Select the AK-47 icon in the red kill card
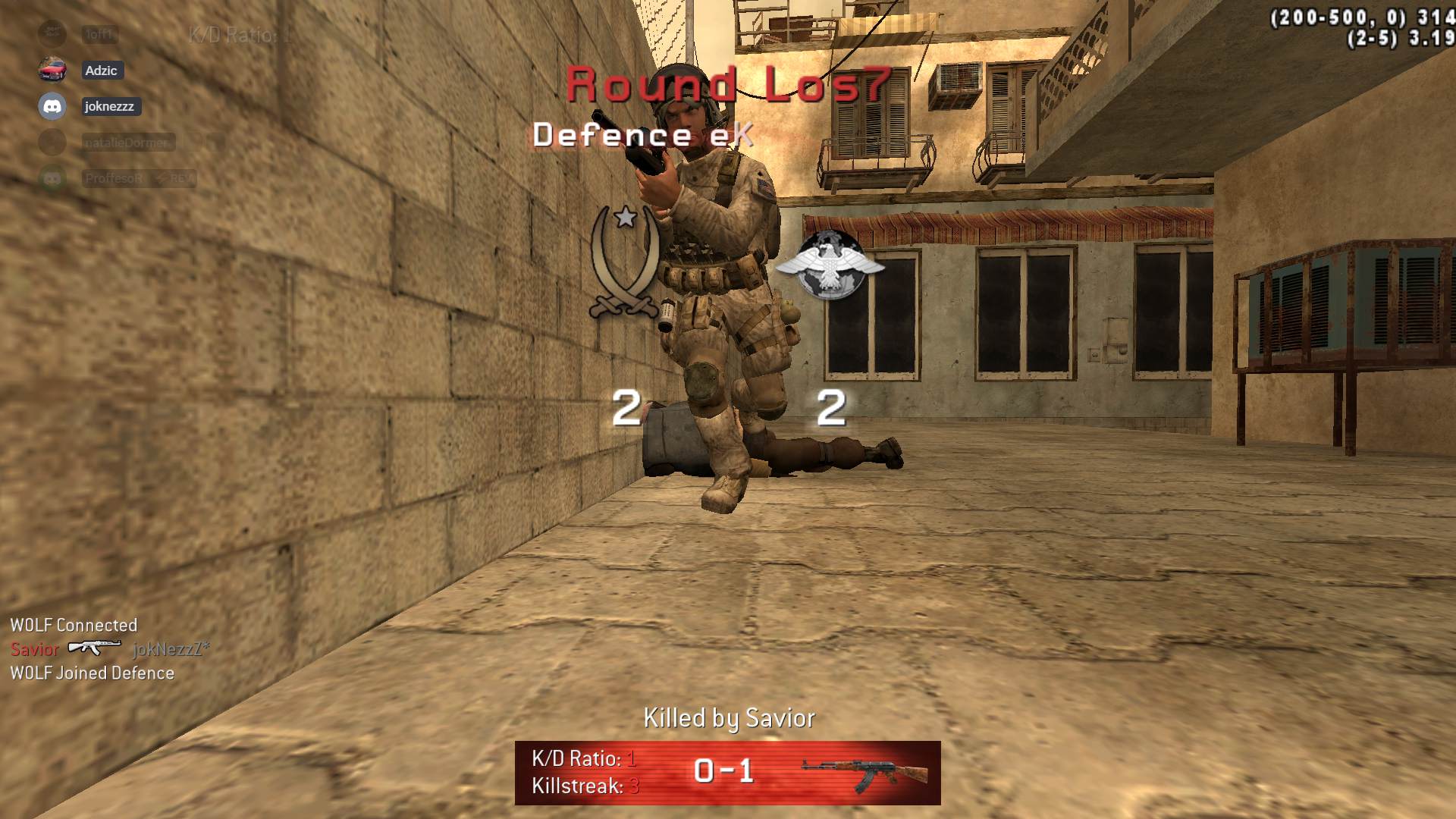 coord(865,773)
